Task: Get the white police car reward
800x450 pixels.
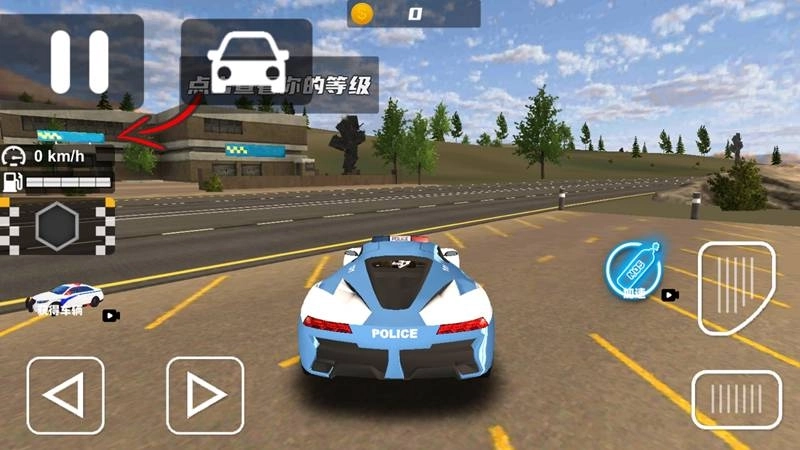Action: tap(66, 297)
